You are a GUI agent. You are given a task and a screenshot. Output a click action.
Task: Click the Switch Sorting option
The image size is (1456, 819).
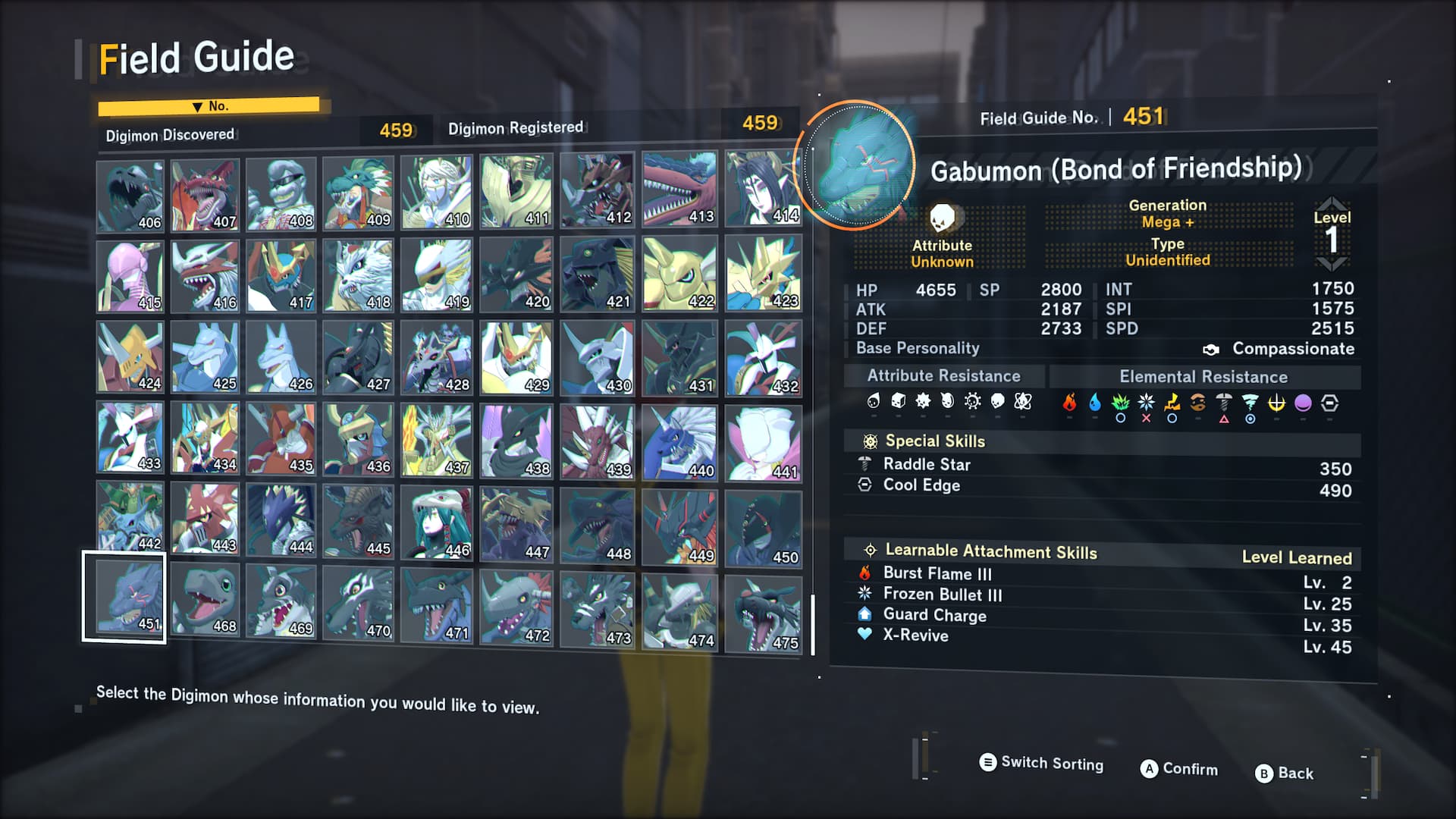click(x=1041, y=763)
